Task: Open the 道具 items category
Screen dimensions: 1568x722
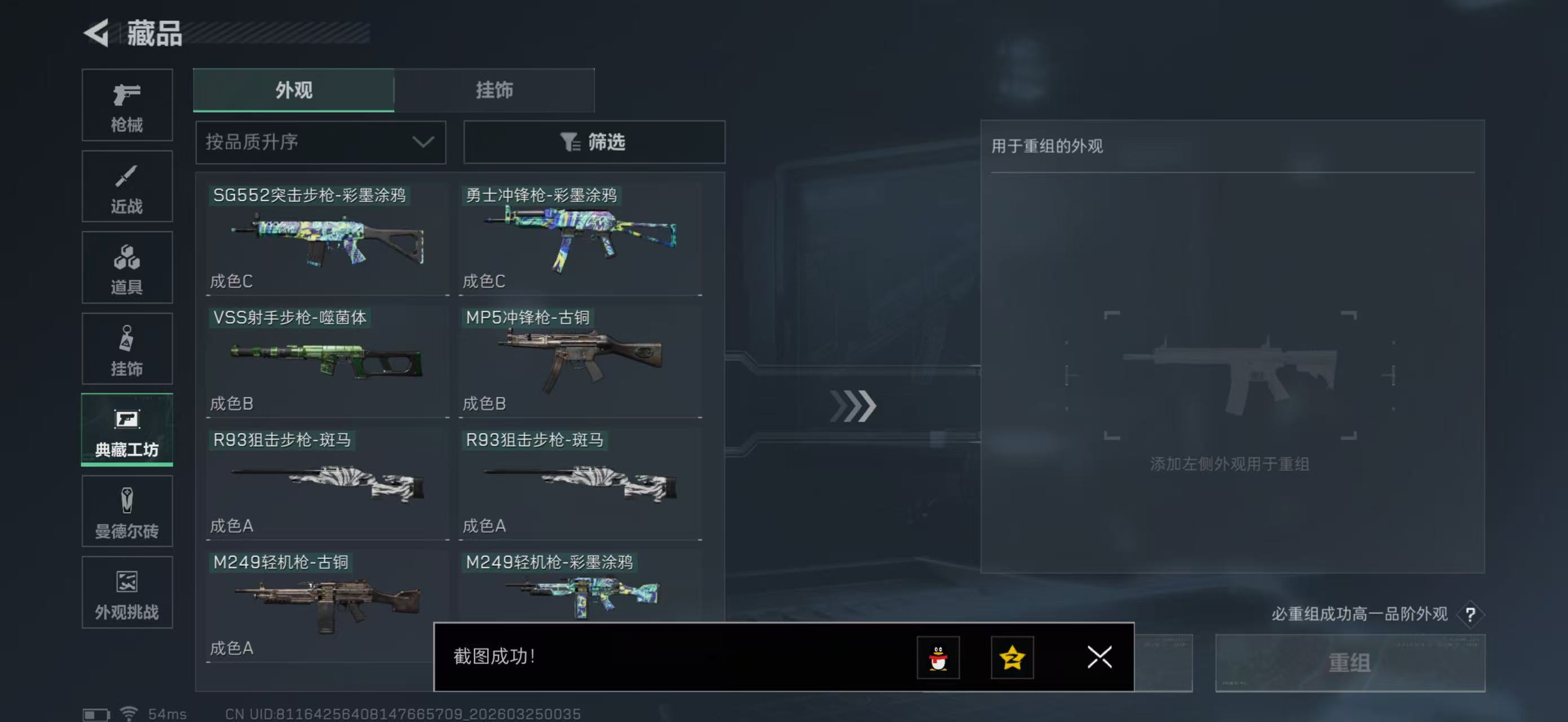Action: 127,268
